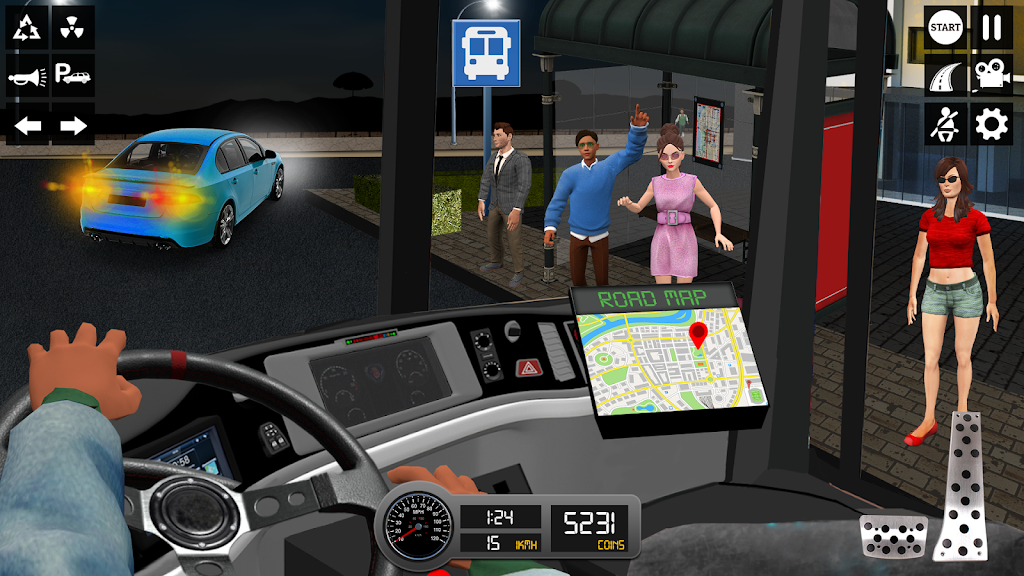This screenshot has width=1024, height=576.
Task: Open the settings gear
Action: tap(991, 125)
